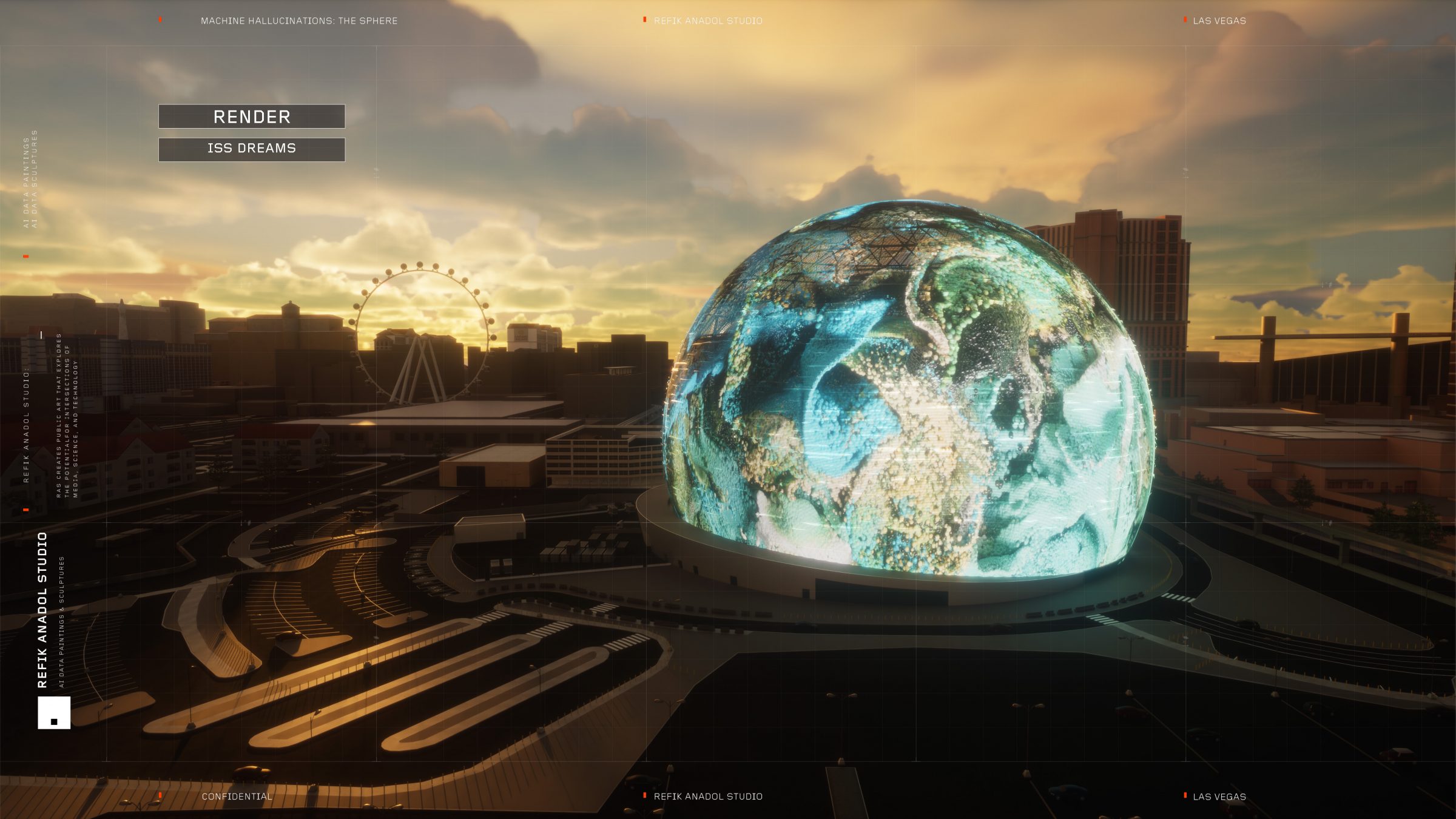Click the RENDER button
Screen dimensions: 1456x819
252,116
